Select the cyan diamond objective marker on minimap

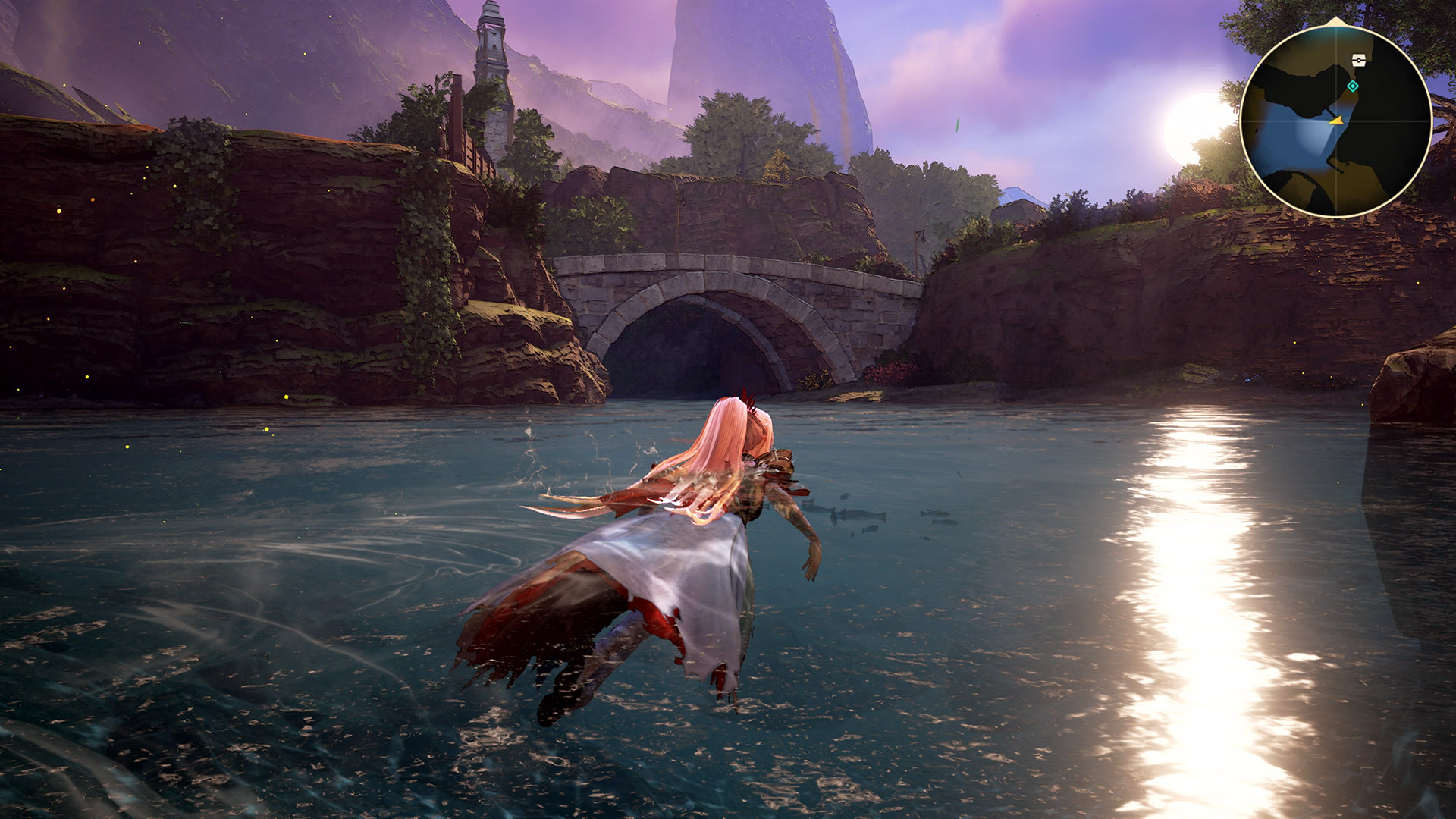[1353, 86]
